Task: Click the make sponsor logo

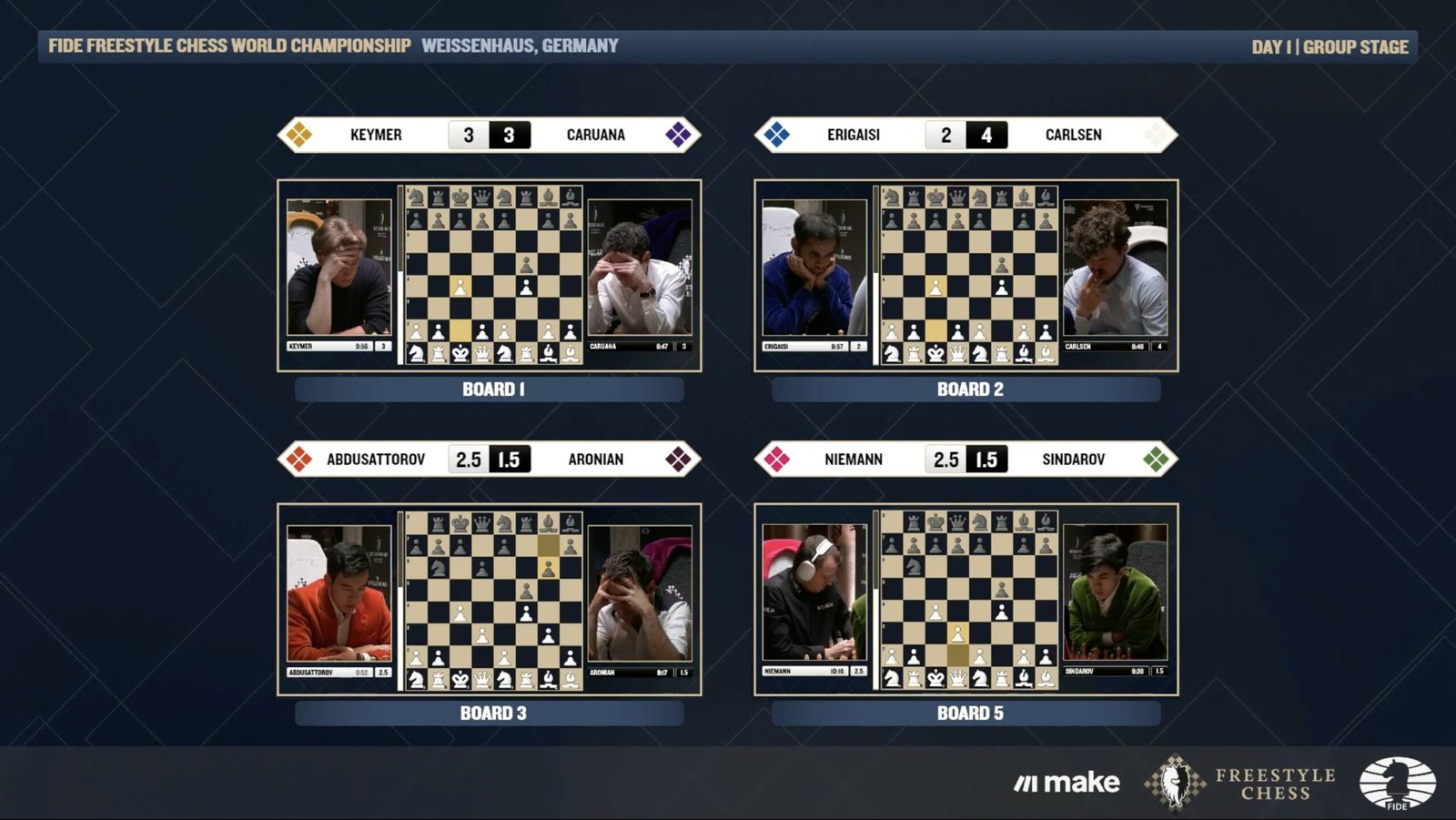Action: [1067, 783]
